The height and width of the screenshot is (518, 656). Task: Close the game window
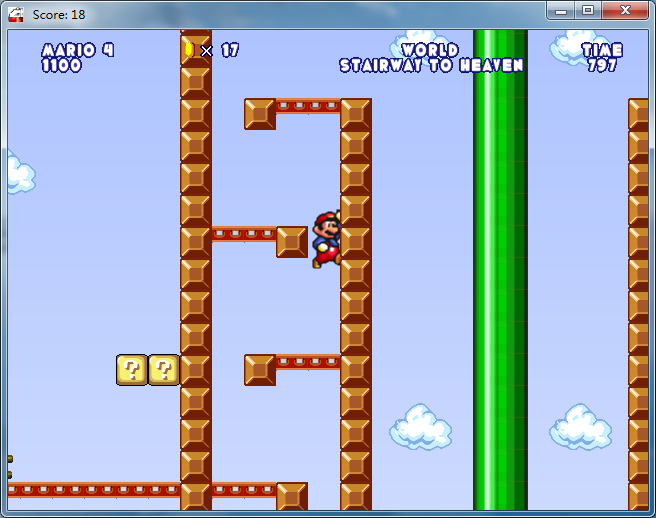click(x=626, y=10)
